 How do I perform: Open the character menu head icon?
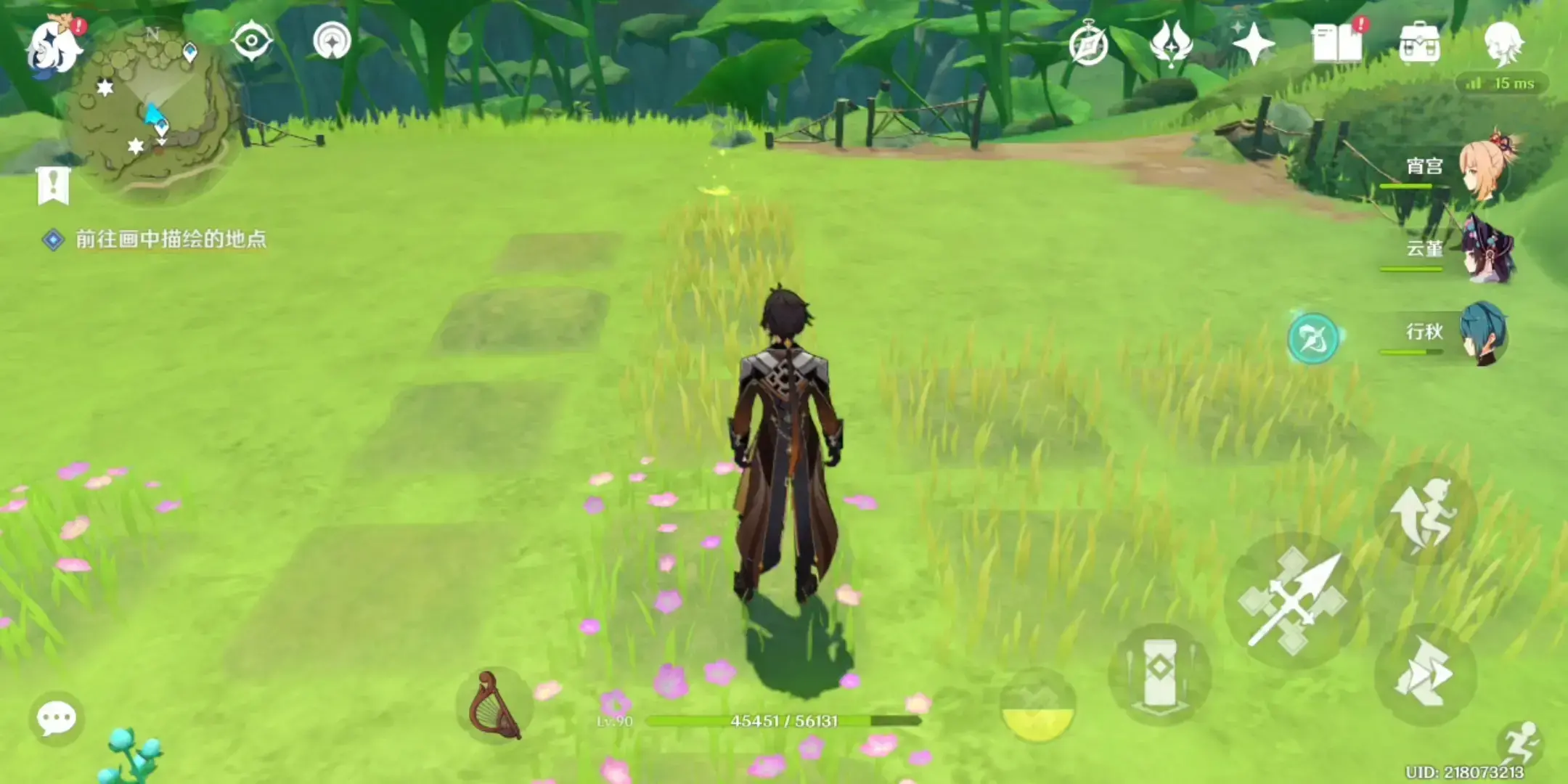1503,42
